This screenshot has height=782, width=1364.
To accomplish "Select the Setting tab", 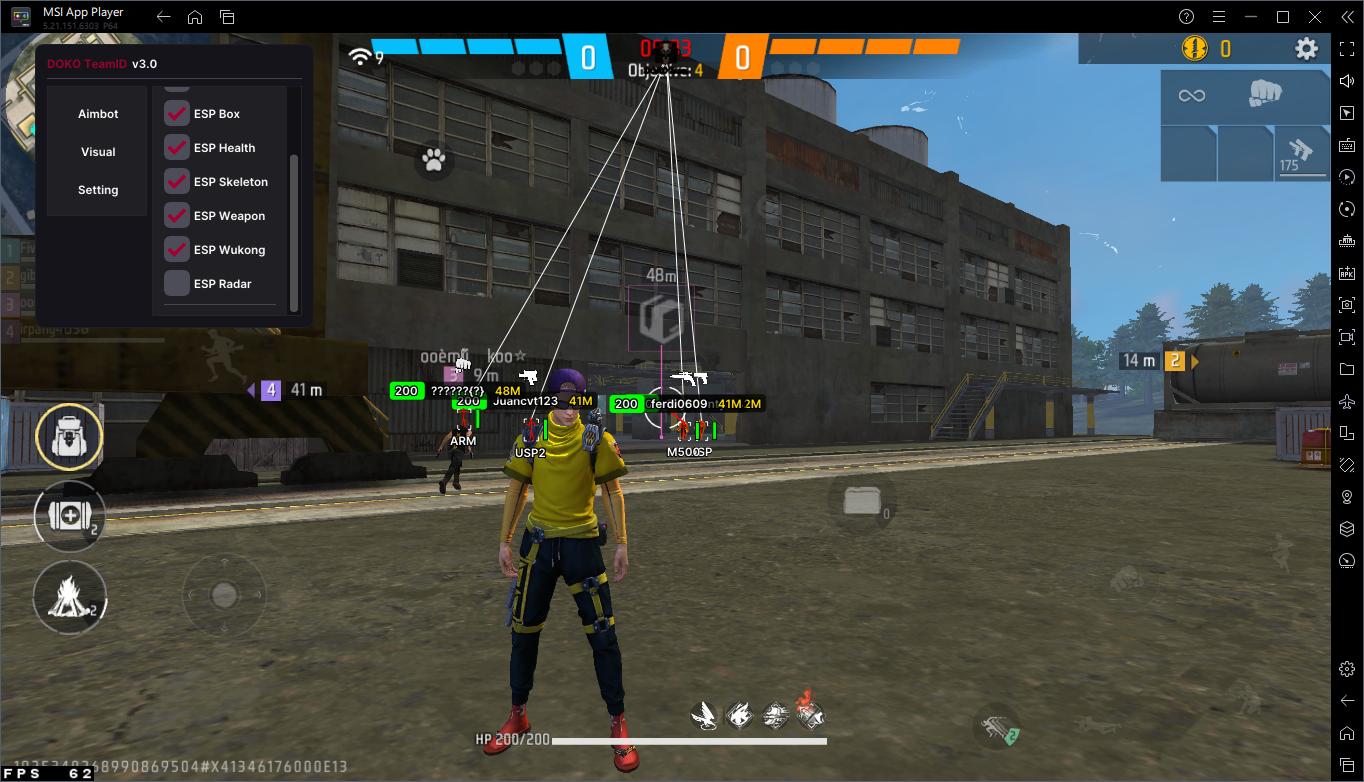I will point(98,190).
